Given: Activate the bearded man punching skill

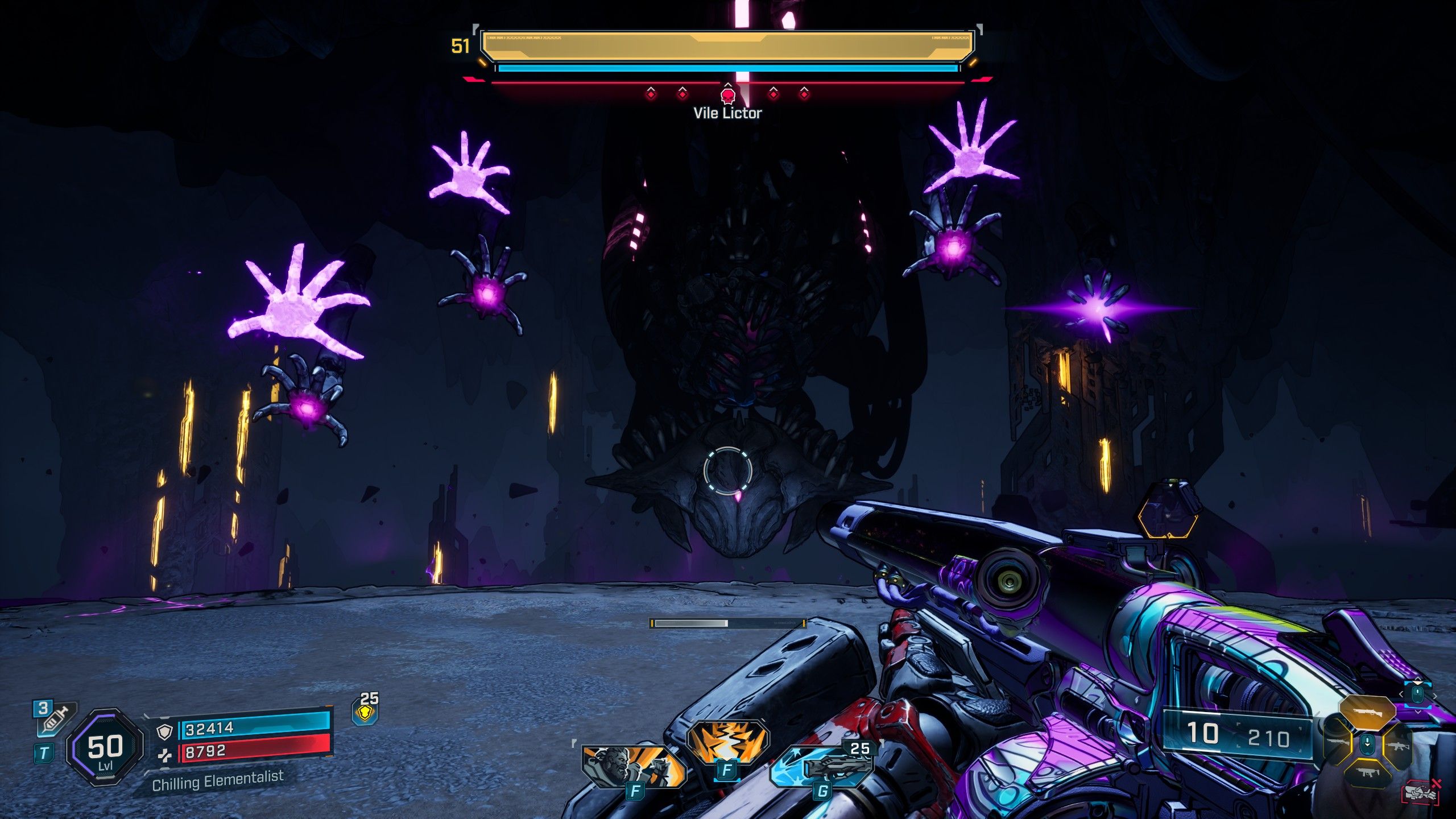Looking at the screenshot, I should pyautogui.click(x=633, y=765).
